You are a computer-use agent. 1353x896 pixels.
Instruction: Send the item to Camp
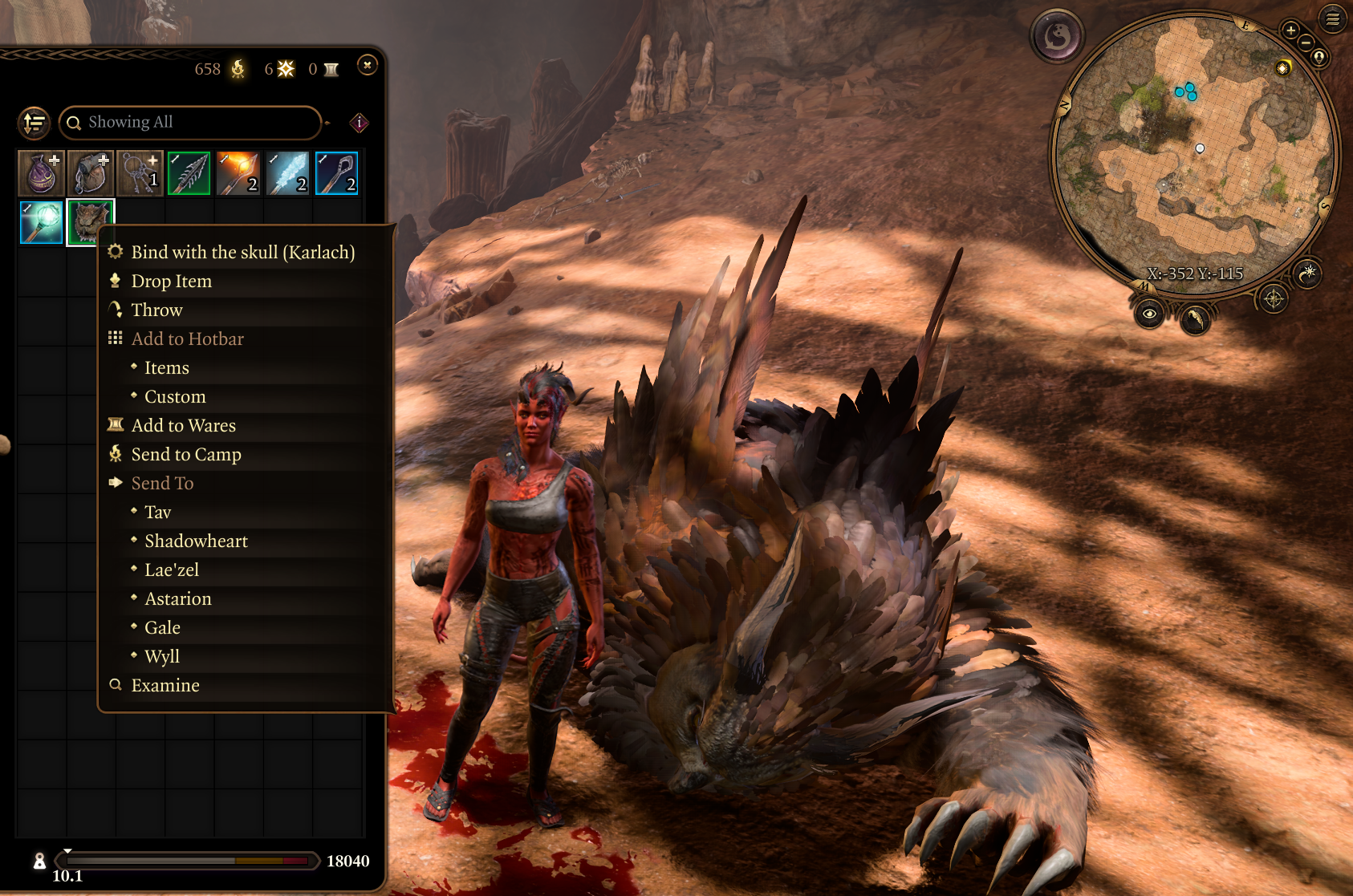pos(185,455)
